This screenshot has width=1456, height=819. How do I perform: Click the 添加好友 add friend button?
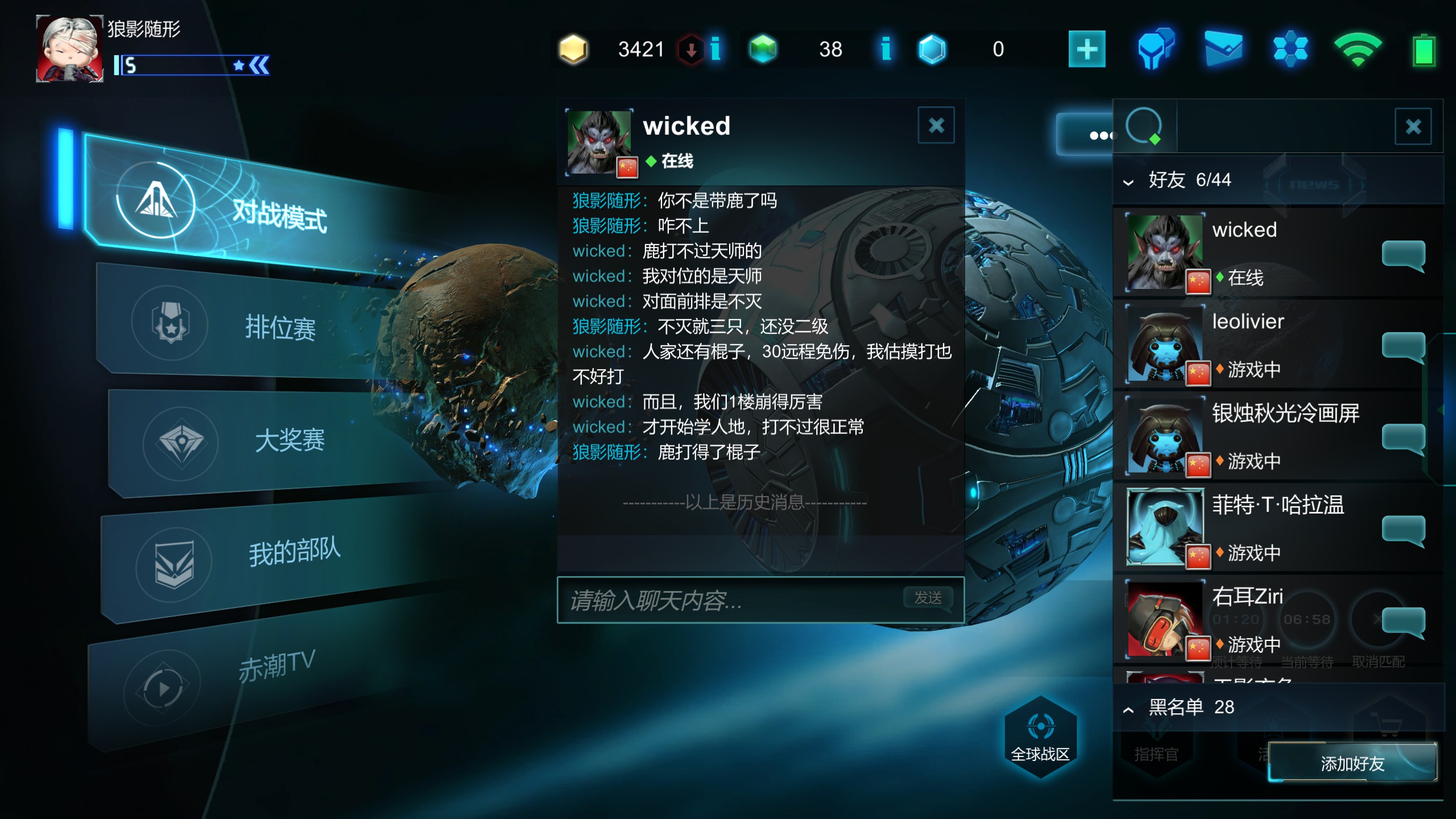pyautogui.click(x=1352, y=763)
